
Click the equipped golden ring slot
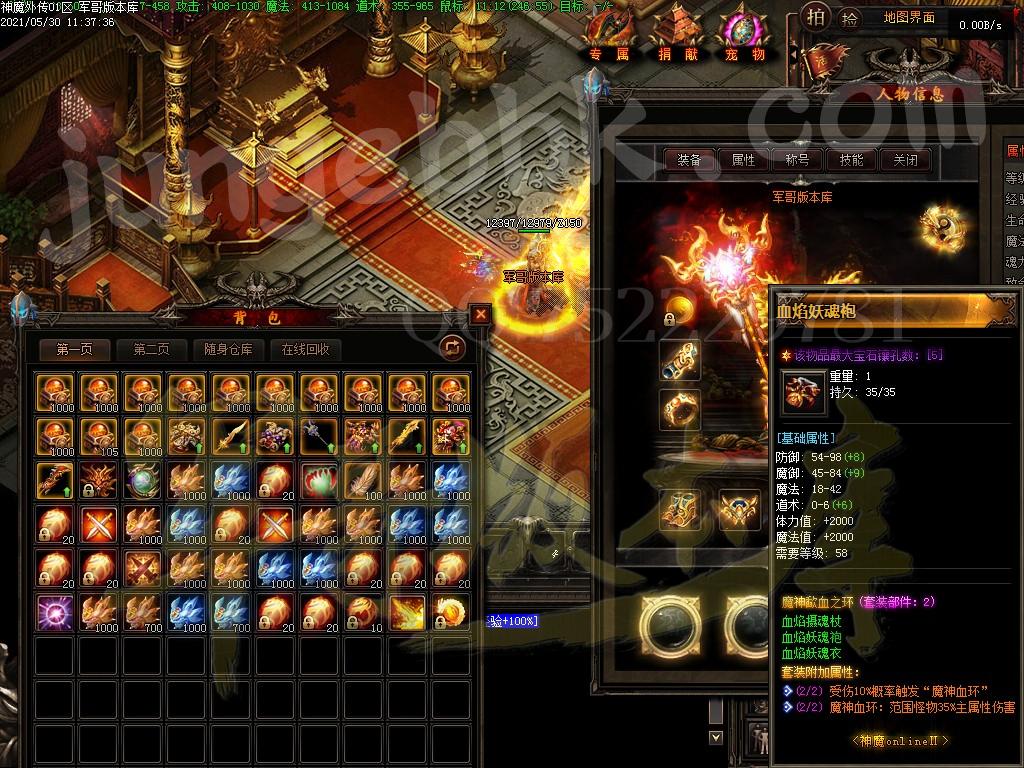[679, 409]
